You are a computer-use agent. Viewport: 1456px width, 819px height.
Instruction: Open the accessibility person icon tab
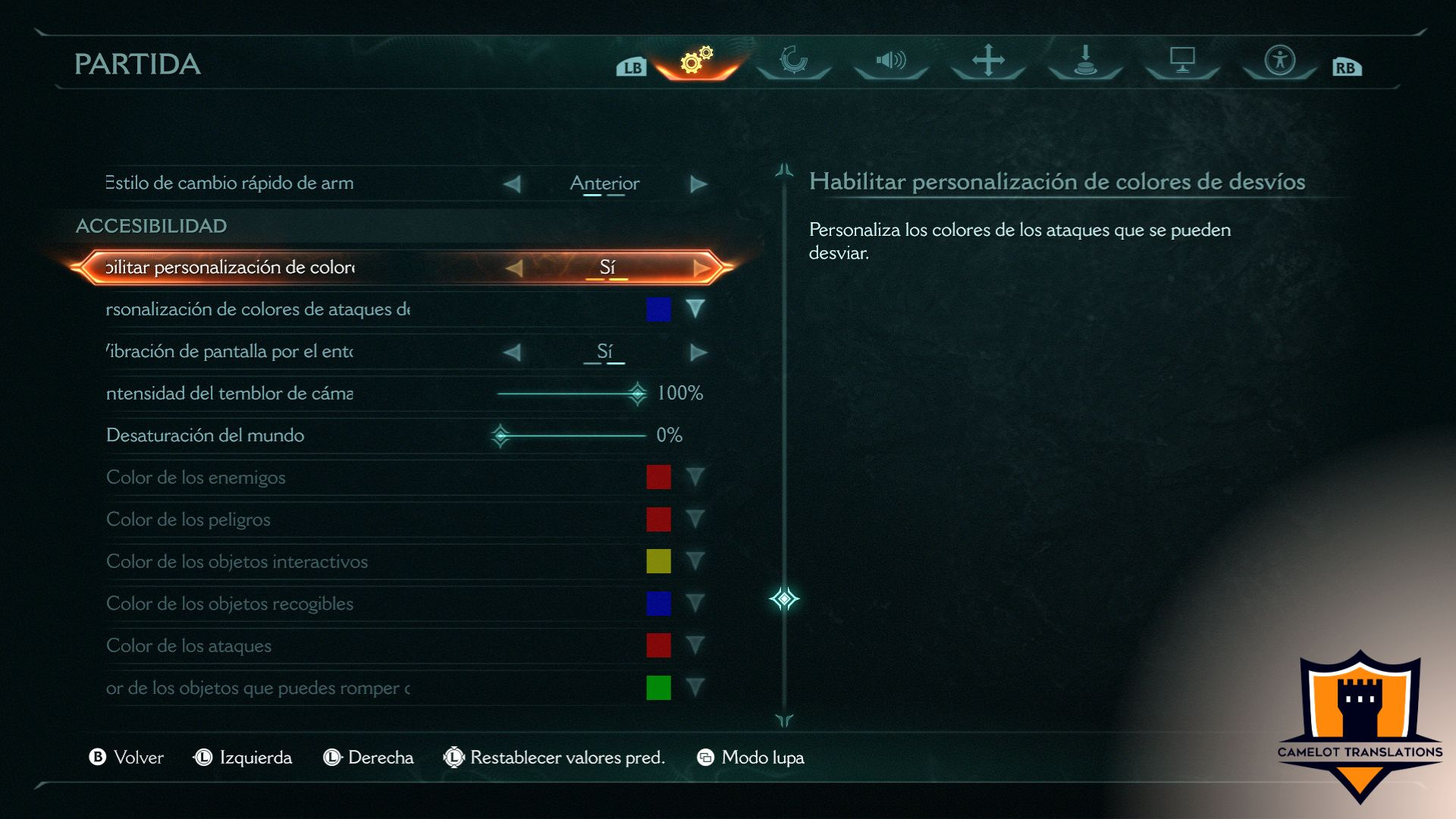(1280, 60)
